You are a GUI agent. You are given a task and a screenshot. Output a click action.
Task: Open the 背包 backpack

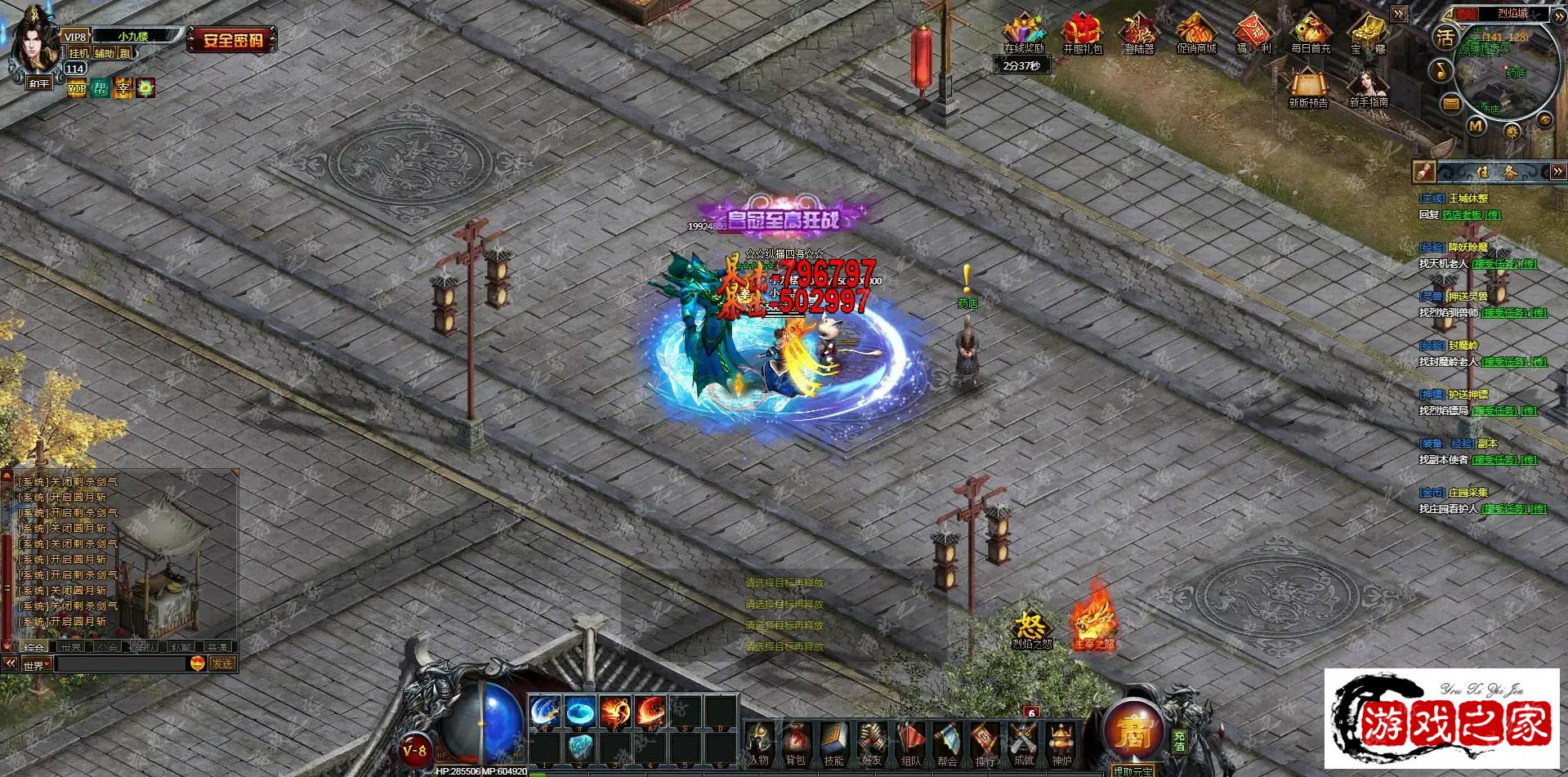795,744
